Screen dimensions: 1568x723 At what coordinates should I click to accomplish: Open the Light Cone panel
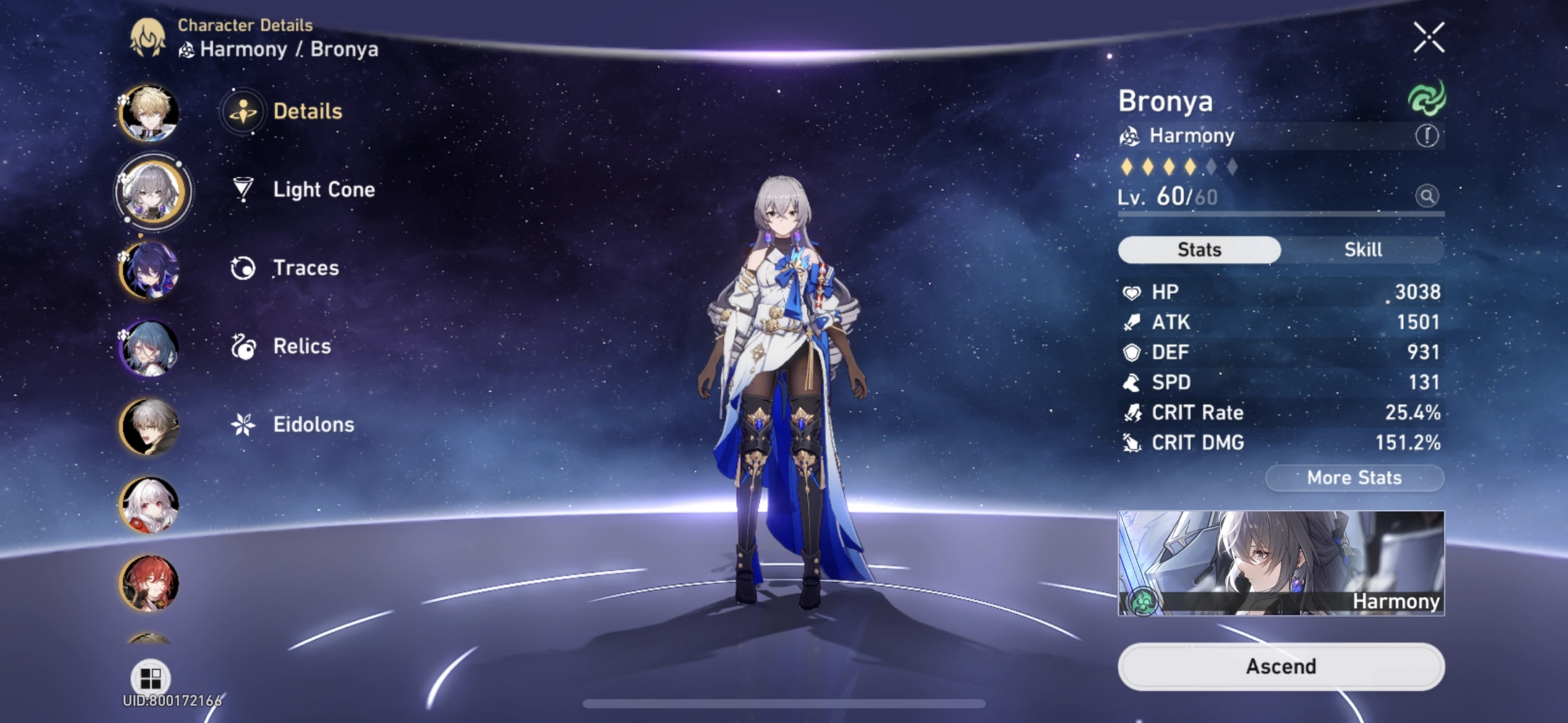tap(323, 189)
